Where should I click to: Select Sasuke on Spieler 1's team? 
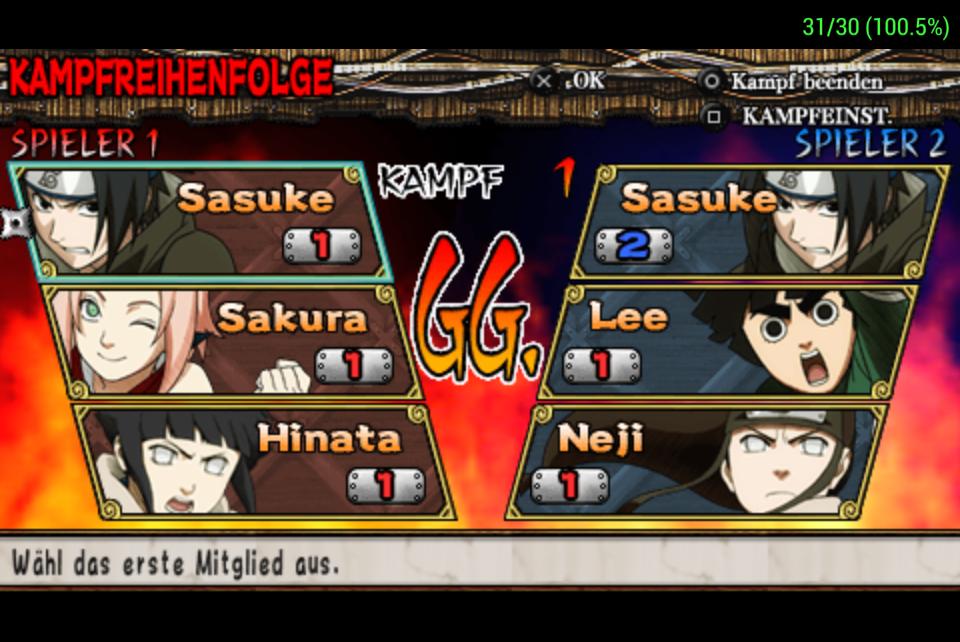click(x=200, y=222)
